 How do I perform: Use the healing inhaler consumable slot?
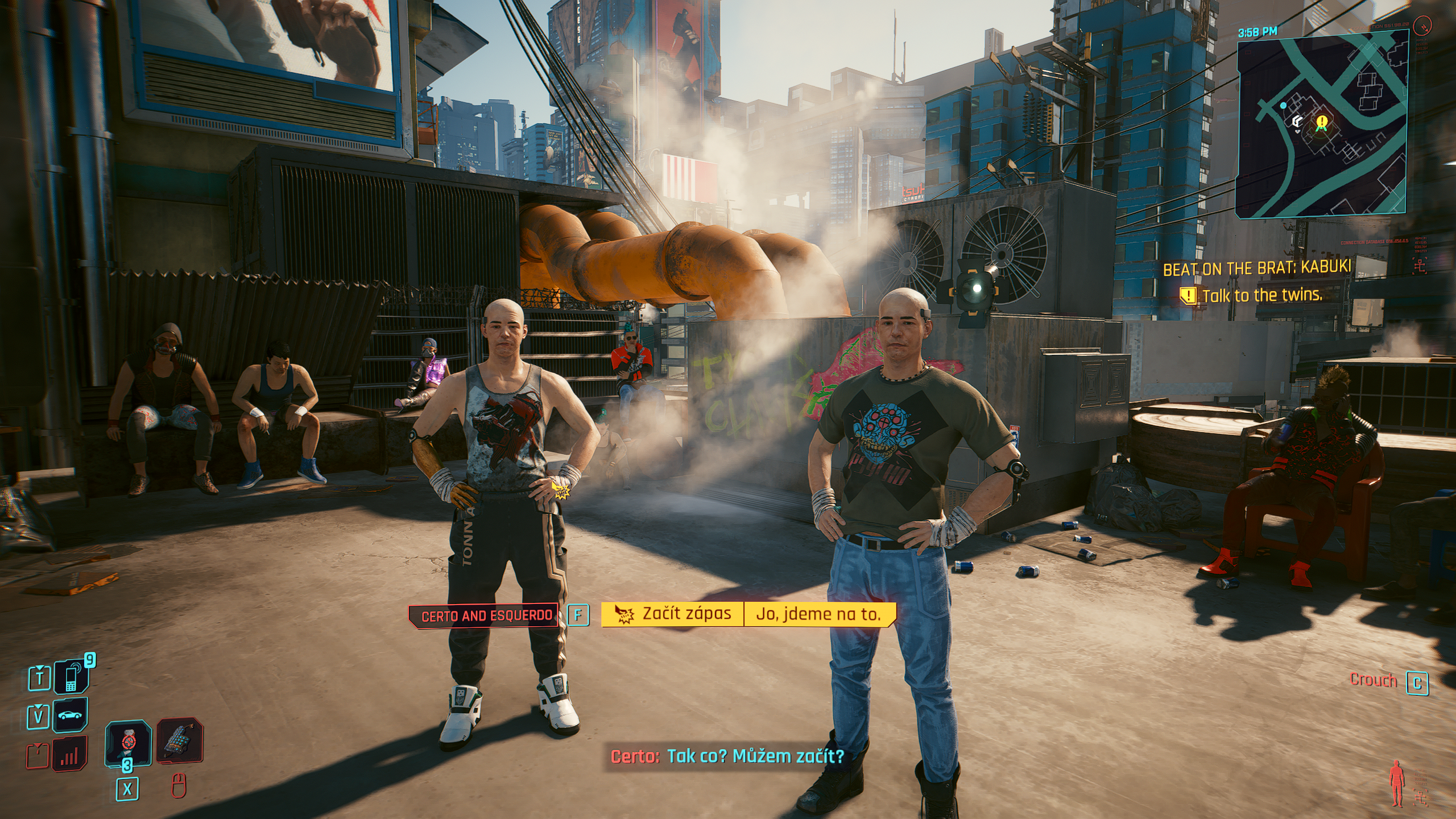(x=128, y=742)
